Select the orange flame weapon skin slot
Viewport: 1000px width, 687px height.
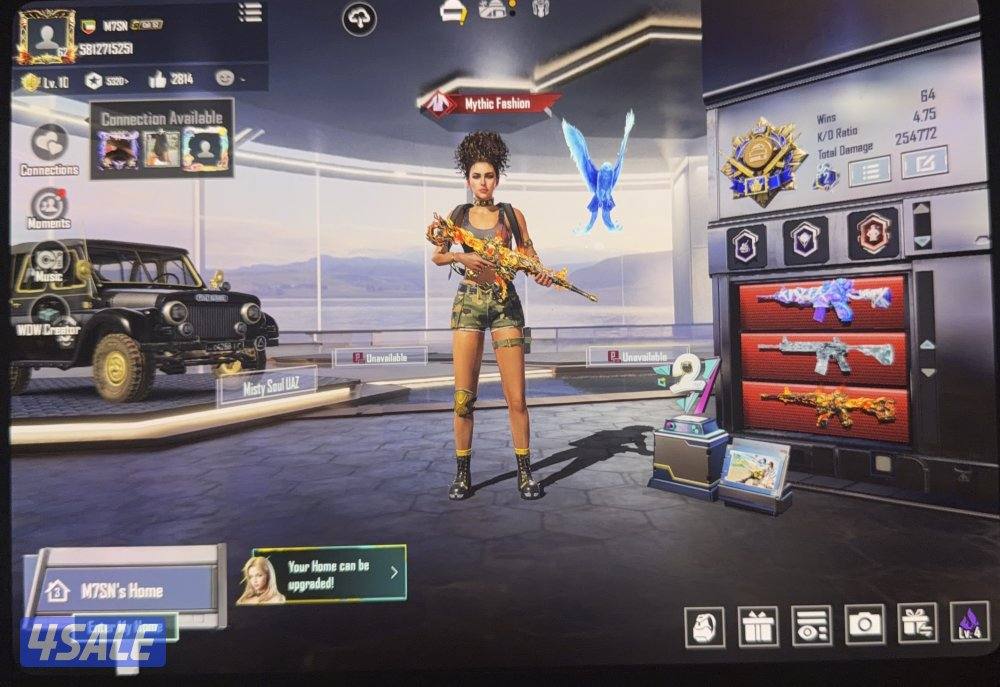(x=824, y=408)
